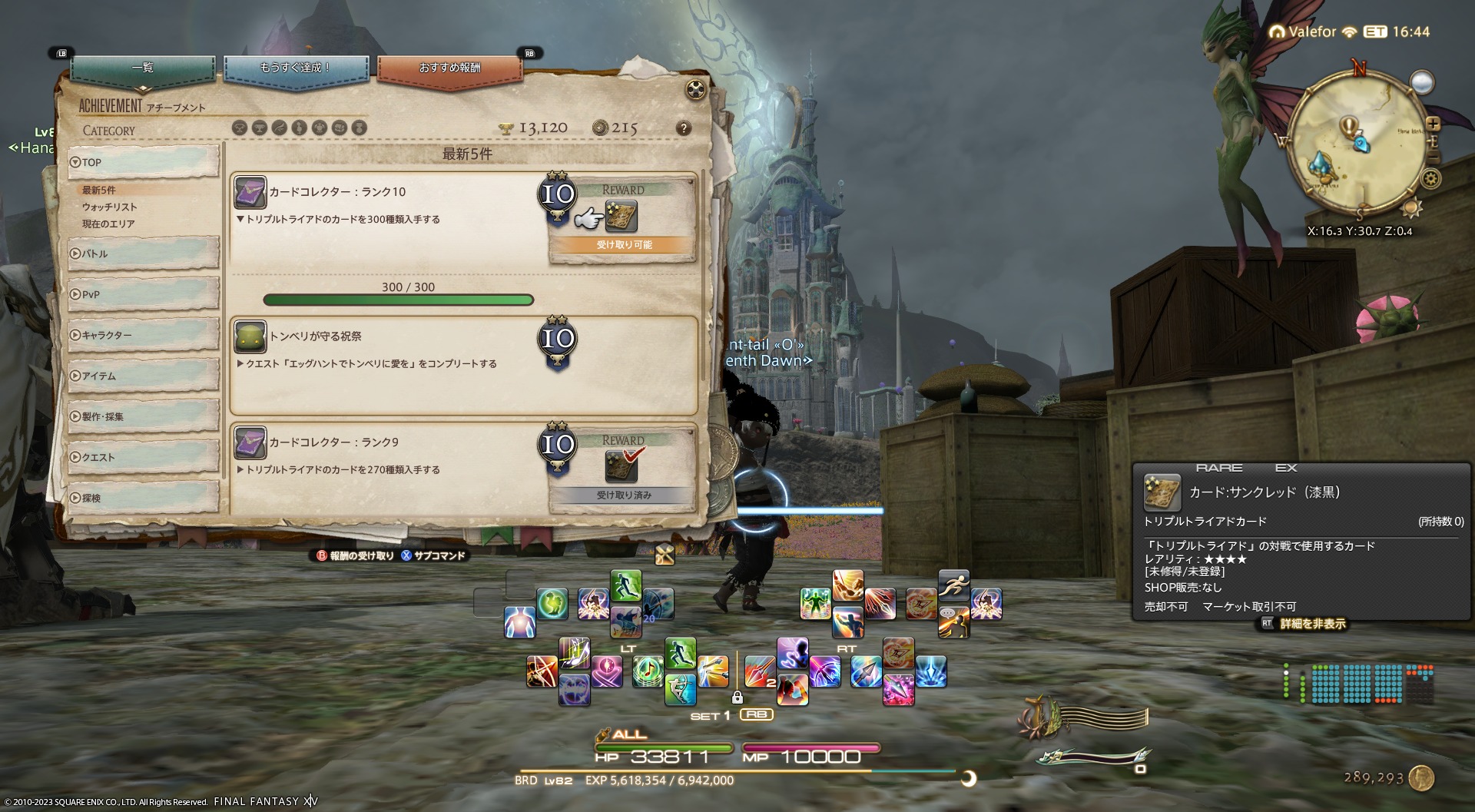The width and height of the screenshot is (1475, 812).
Task: Zoom in the minimap with plus button
Action: click(x=1434, y=124)
